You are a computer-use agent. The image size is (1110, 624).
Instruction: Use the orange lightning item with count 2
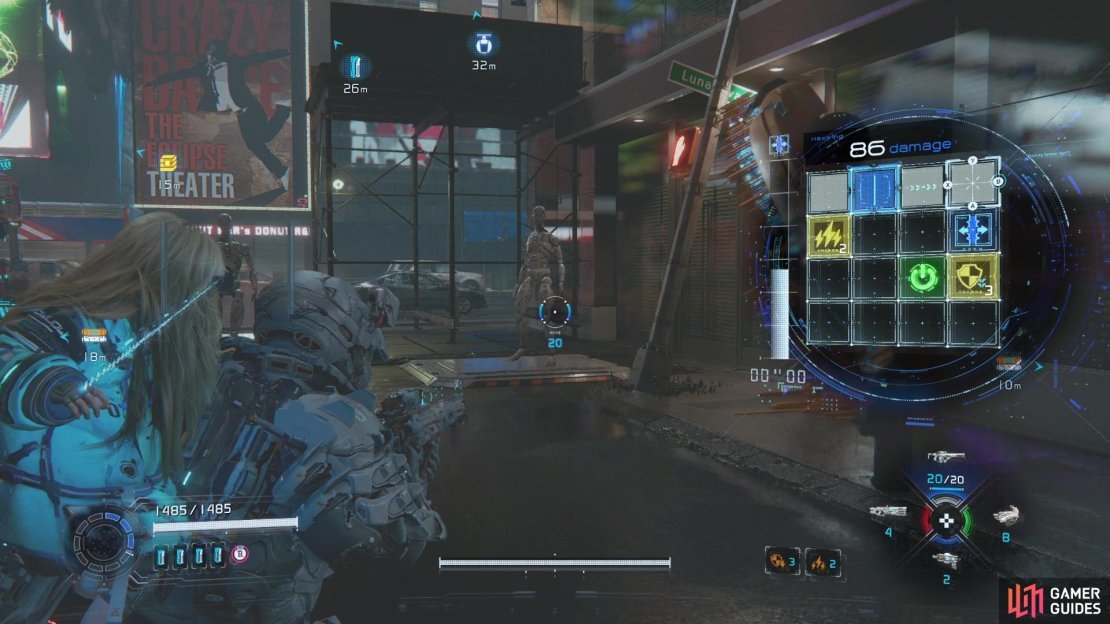click(x=822, y=562)
